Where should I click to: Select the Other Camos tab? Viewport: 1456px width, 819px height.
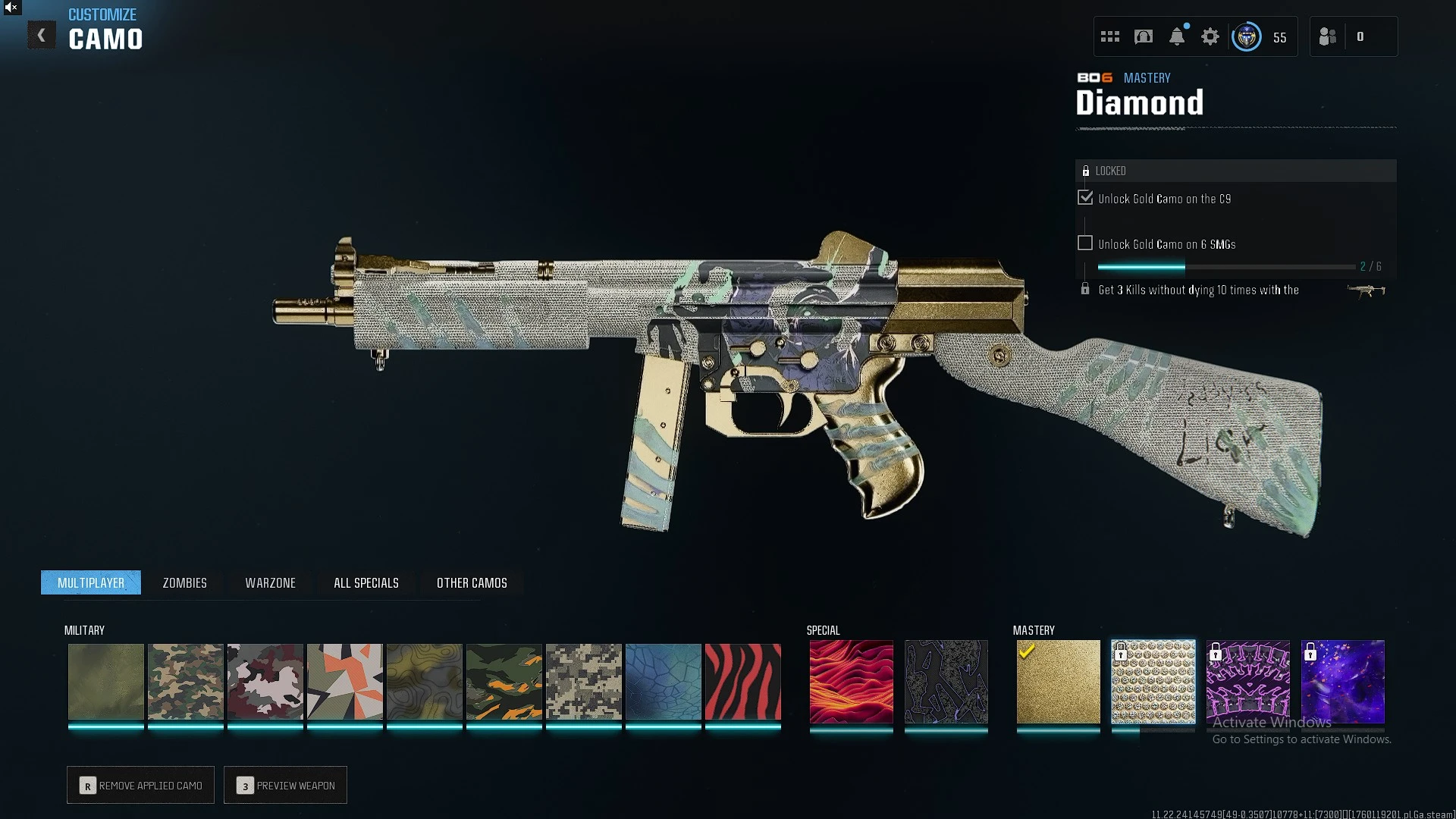(x=472, y=582)
